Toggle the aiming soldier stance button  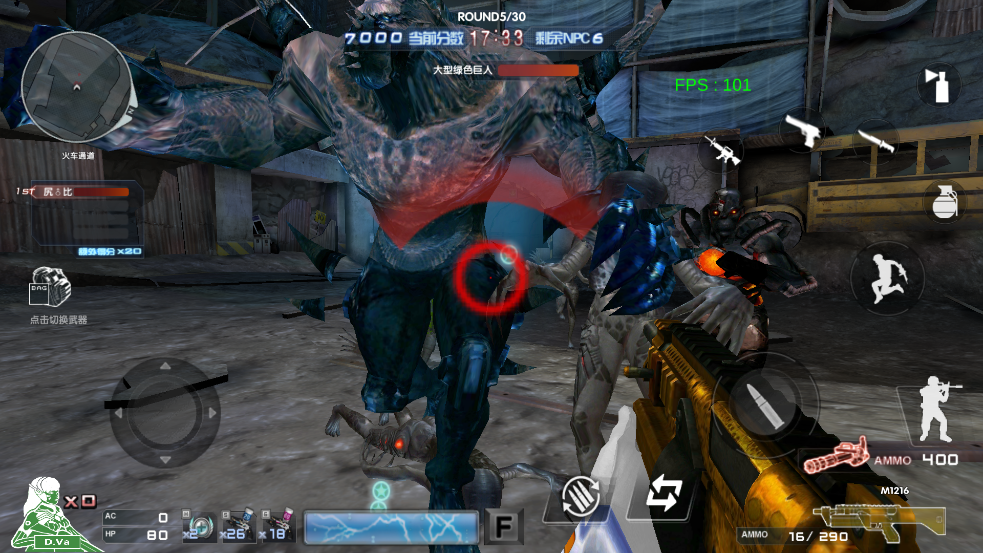tap(938, 412)
